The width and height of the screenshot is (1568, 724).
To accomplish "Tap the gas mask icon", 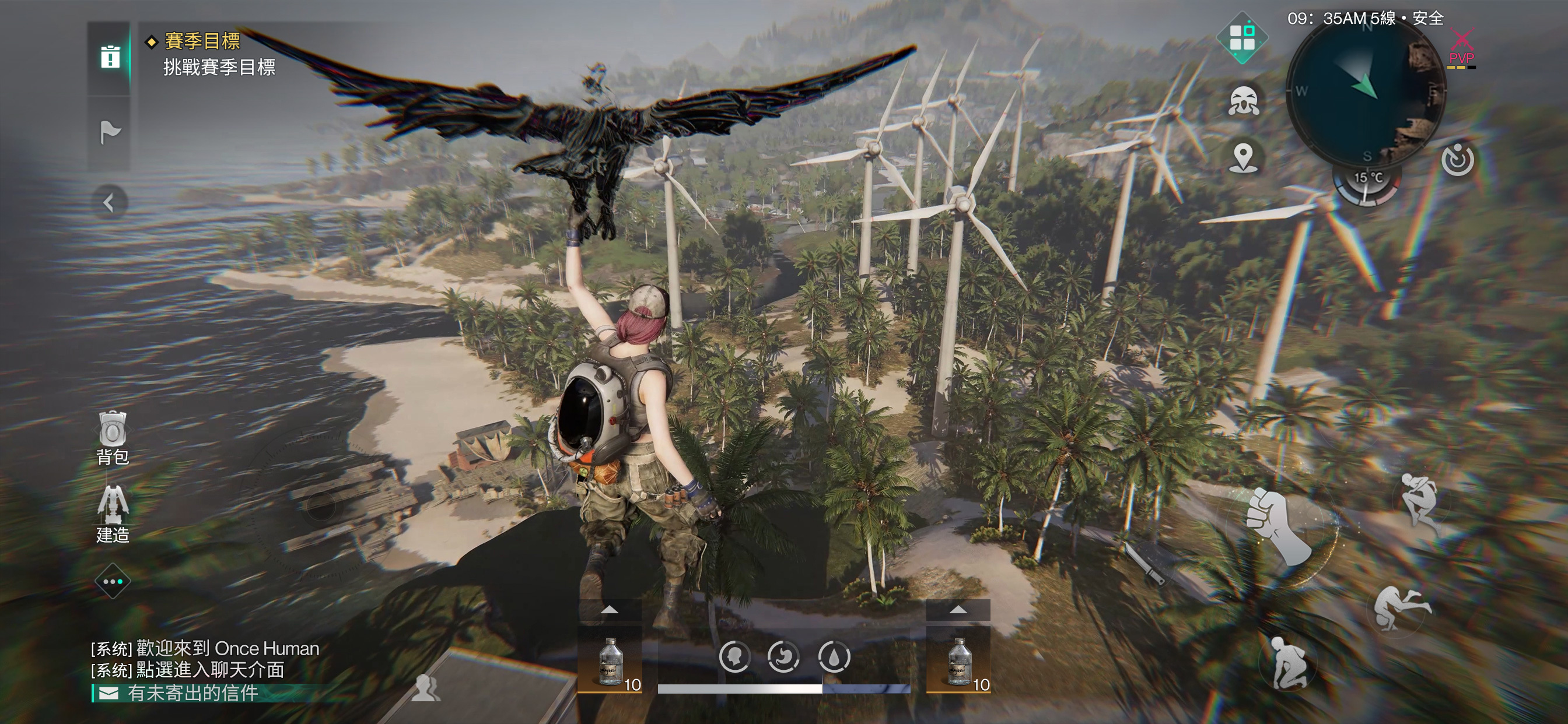I will 1243,100.
